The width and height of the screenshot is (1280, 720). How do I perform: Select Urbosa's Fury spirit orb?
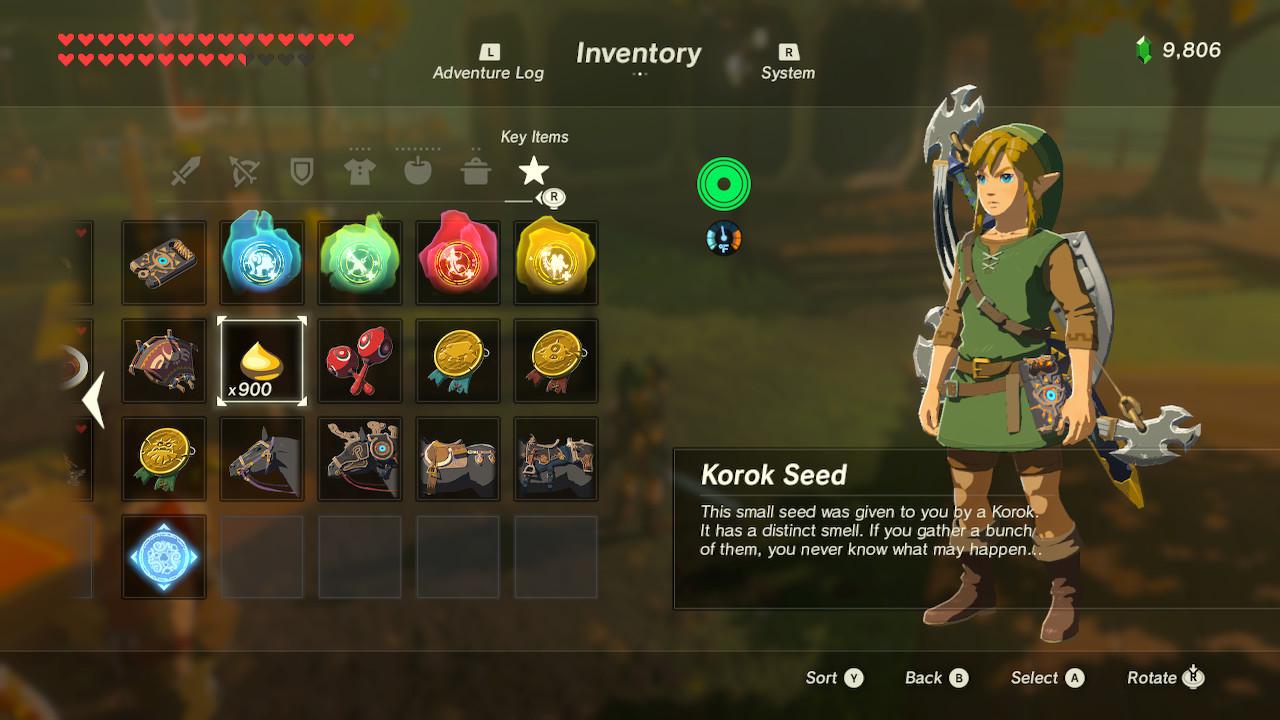[555, 262]
